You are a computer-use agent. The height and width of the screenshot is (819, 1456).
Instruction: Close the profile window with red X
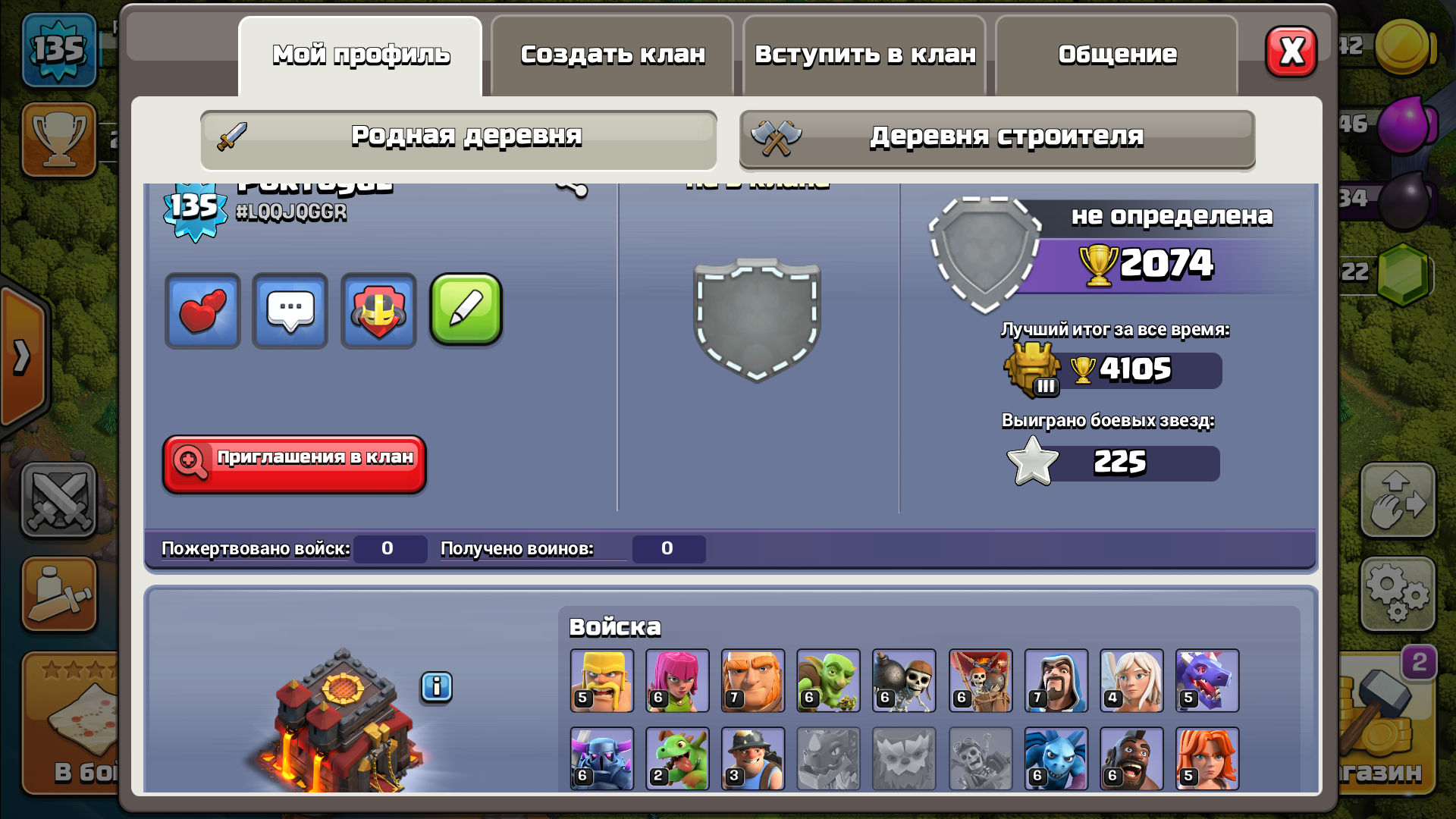click(x=1291, y=52)
